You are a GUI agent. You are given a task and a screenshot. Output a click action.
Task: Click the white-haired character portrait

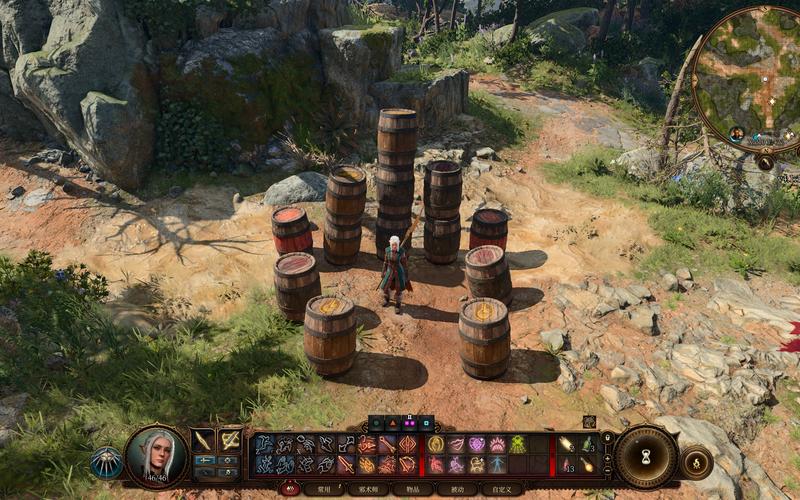157,455
